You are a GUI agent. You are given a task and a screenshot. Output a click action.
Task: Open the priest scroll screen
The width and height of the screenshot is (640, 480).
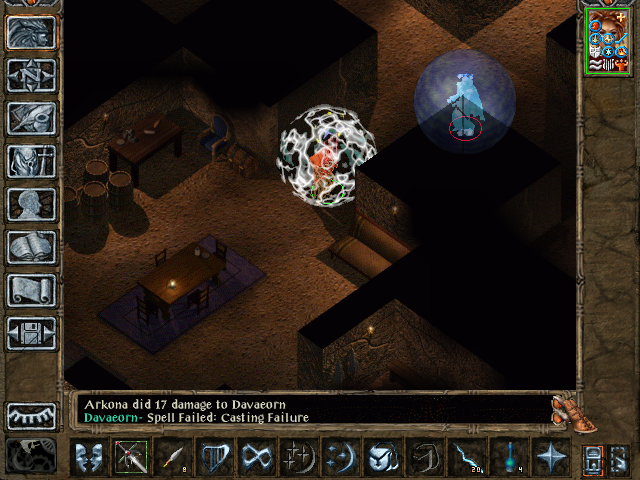pos(31,290)
